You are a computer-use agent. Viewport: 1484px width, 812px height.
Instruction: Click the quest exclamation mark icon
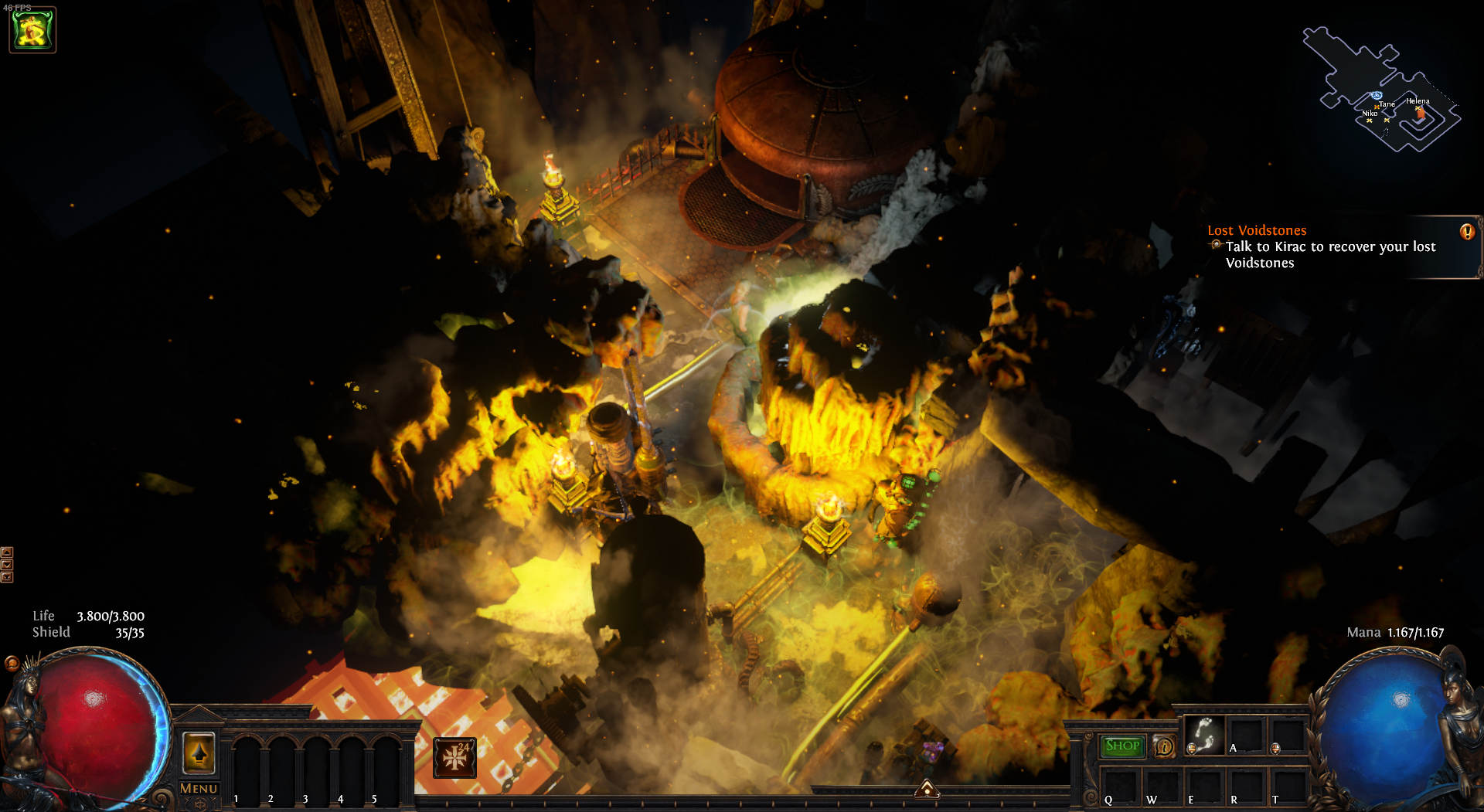[x=1466, y=232]
